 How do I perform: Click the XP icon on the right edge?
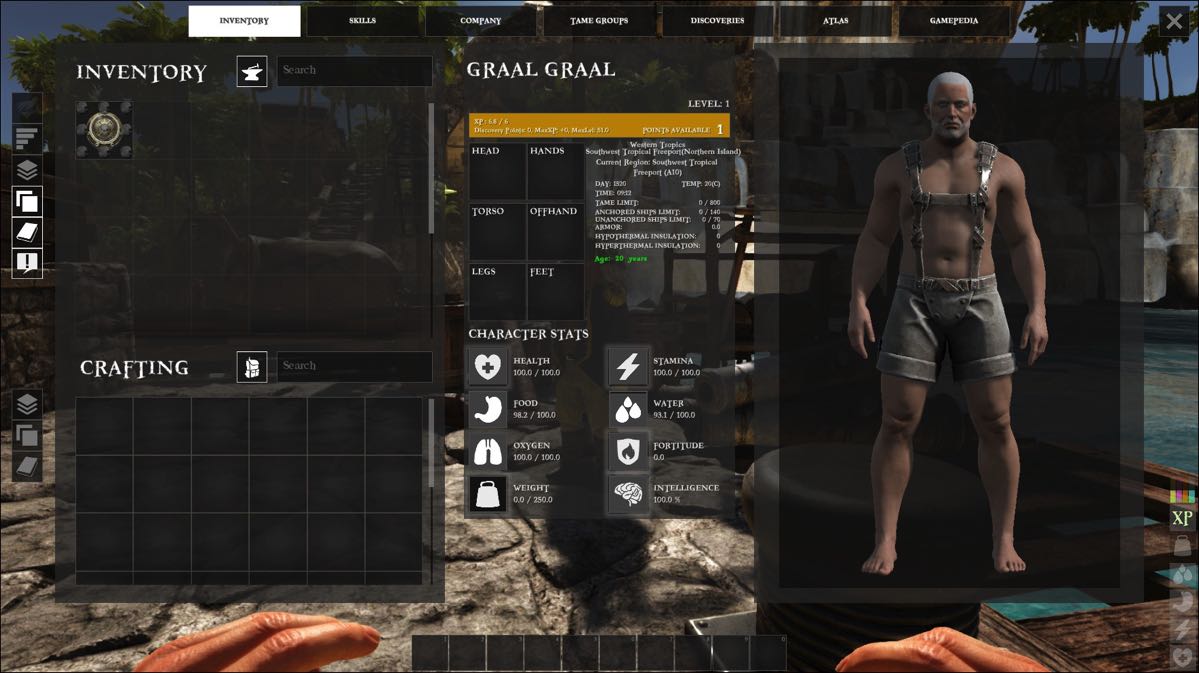pos(1182,518)
